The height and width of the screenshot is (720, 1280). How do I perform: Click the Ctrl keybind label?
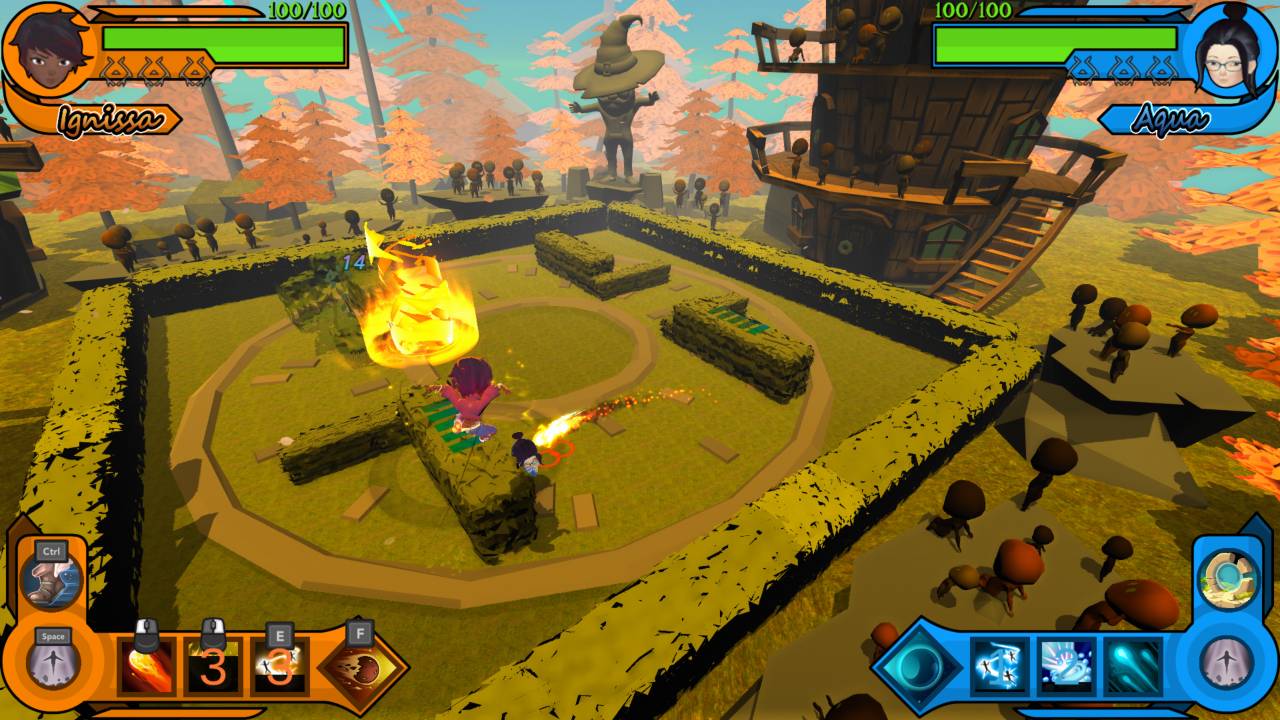(50, 550)
